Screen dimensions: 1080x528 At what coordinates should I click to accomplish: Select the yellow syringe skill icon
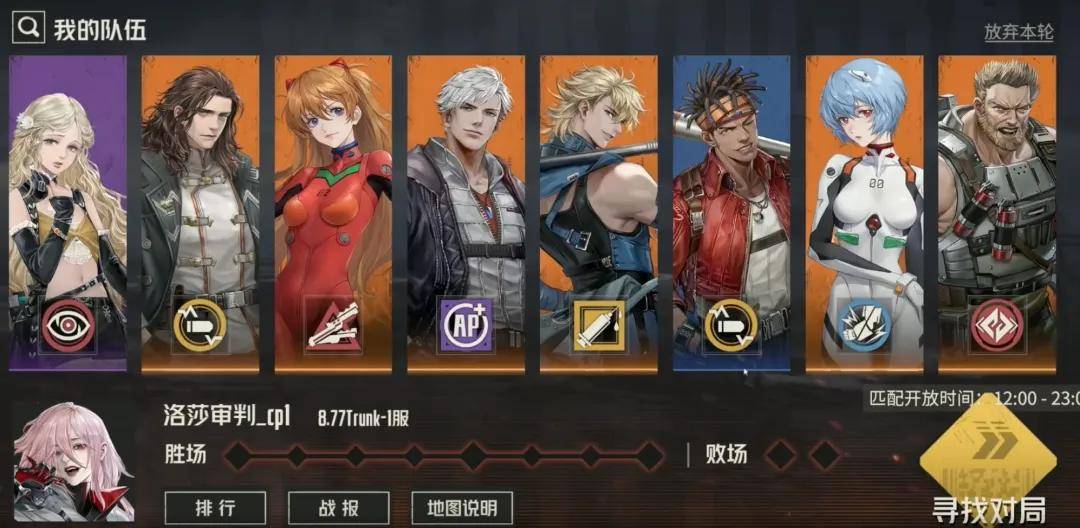tap(599, 325)
